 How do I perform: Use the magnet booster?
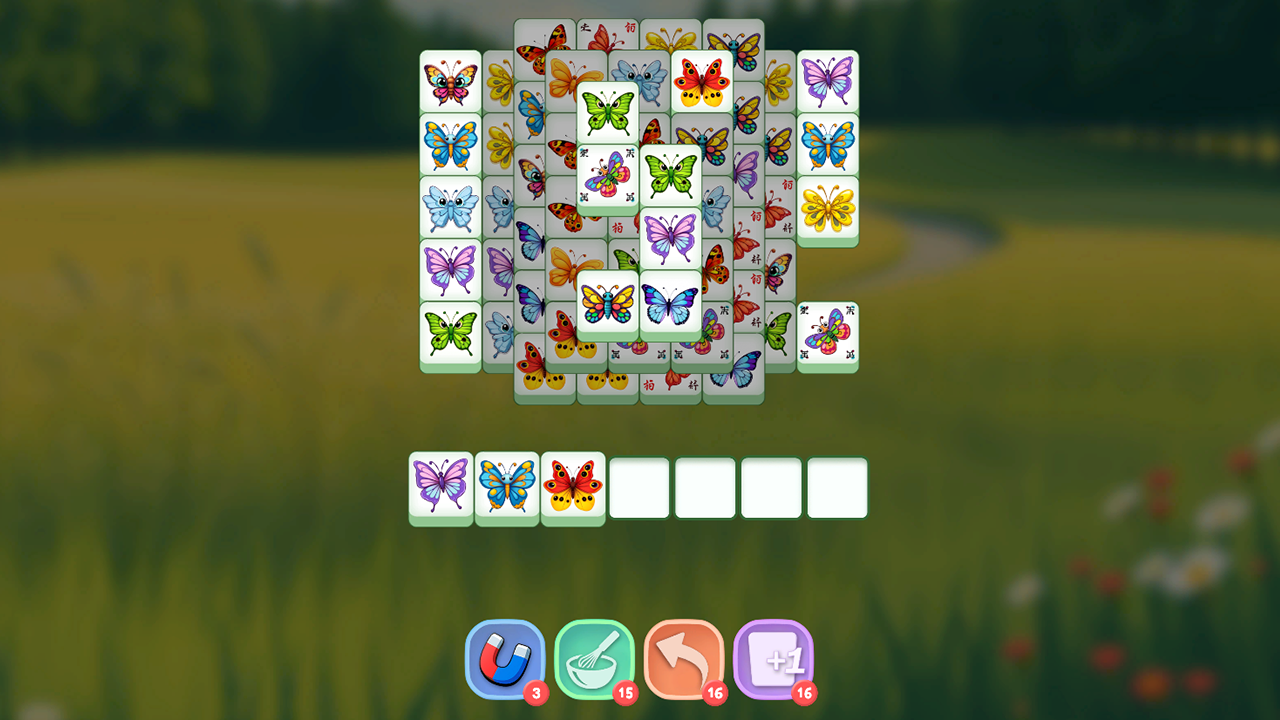[x=505, y=660]
